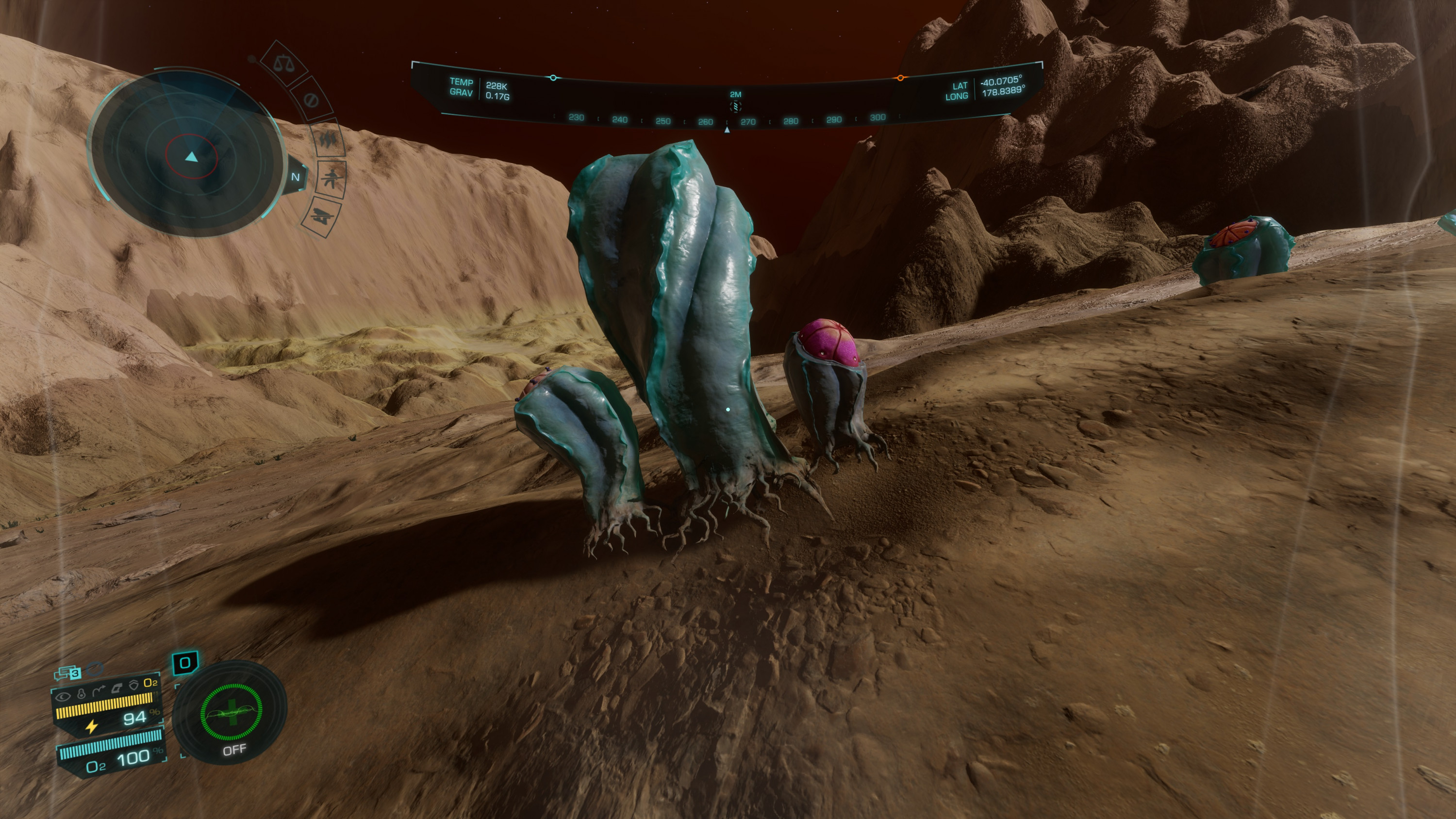This screenshot has height=819, width=1456.
Task: Click the thermometer temperature icon
Action: 82,693
